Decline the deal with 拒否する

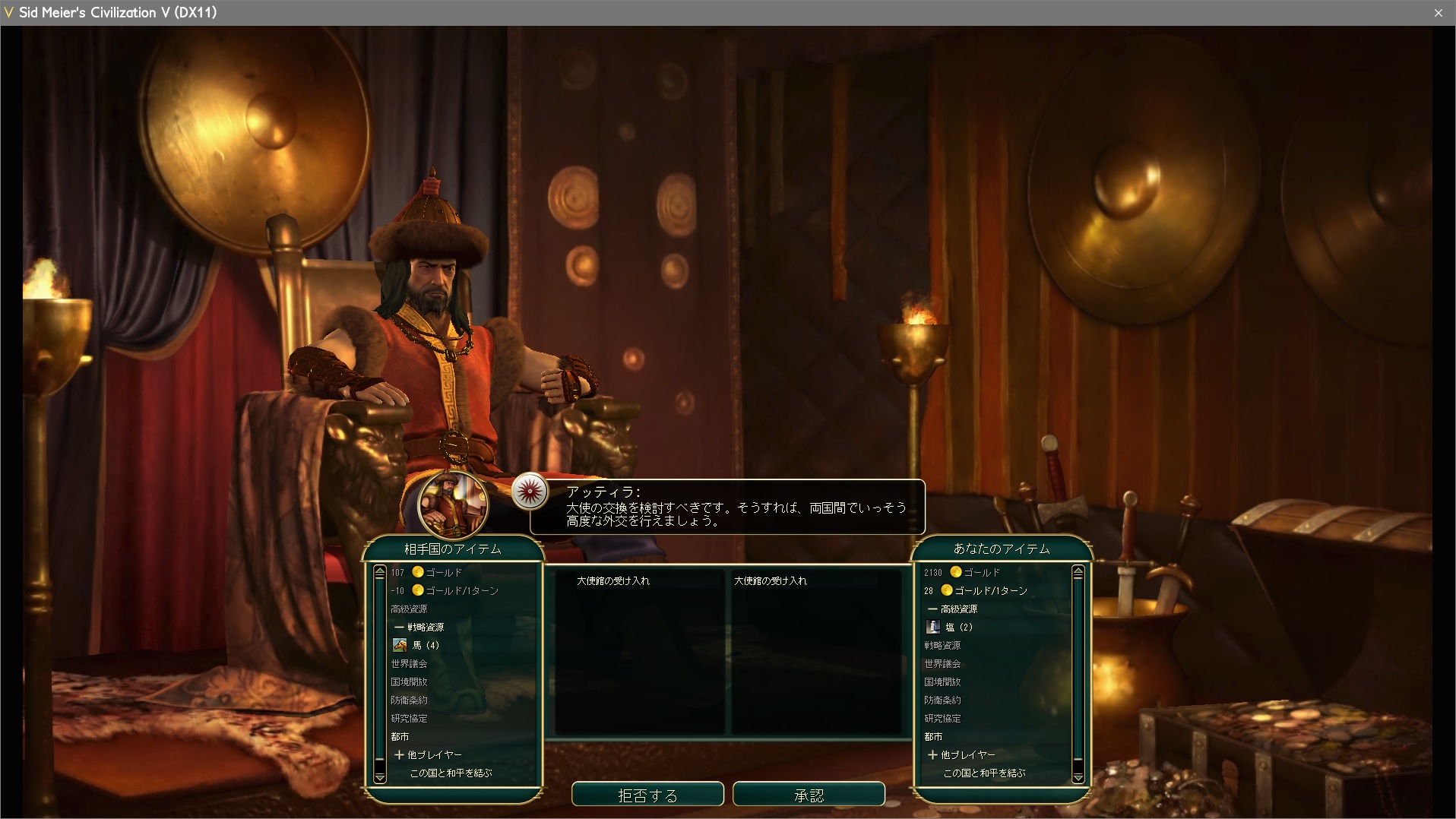(x=647, y=795)
